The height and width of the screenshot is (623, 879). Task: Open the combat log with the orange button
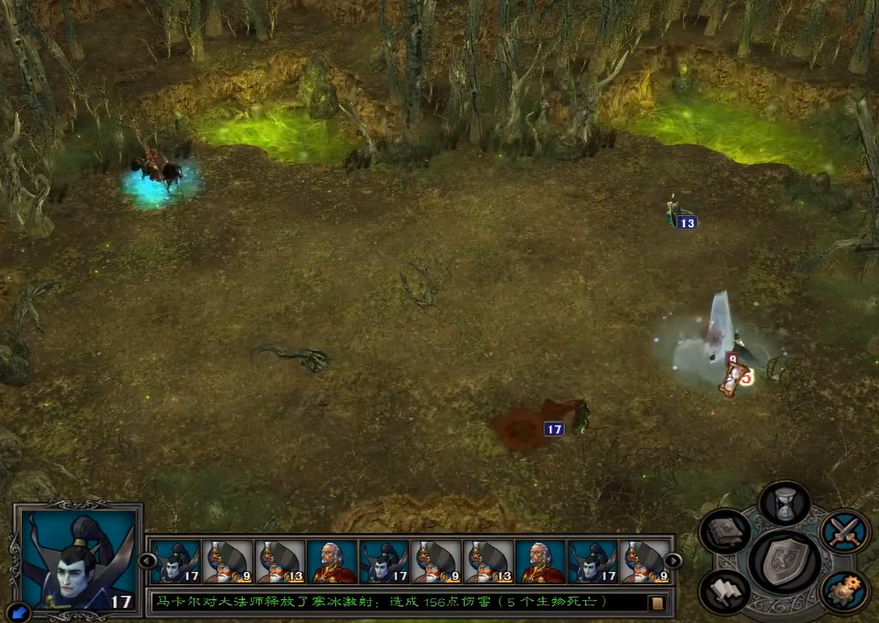click(x=657, y=602)
